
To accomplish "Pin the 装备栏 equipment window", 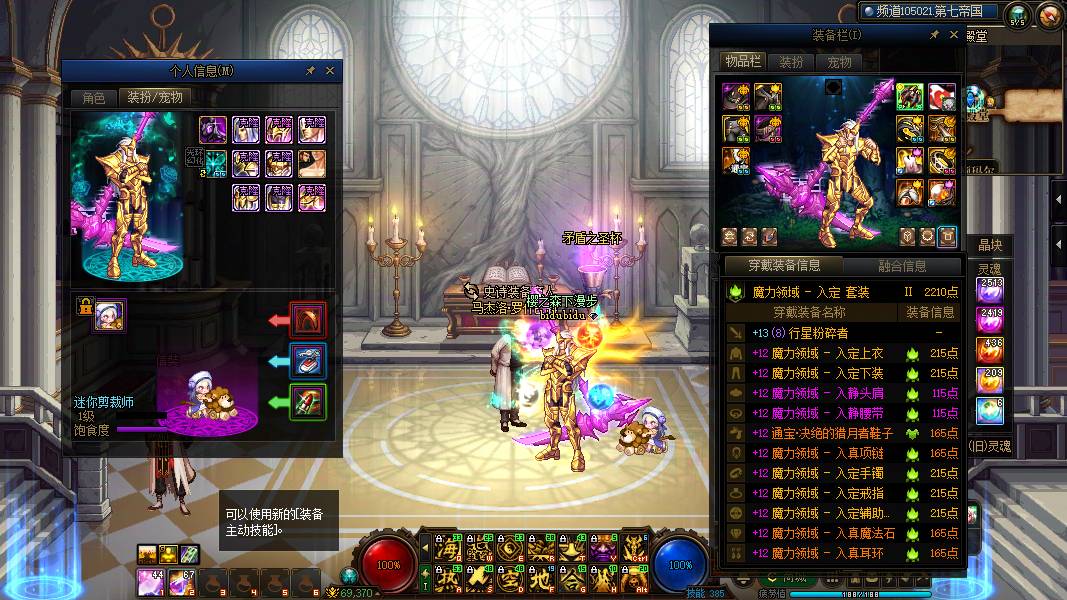I will 934,35.
